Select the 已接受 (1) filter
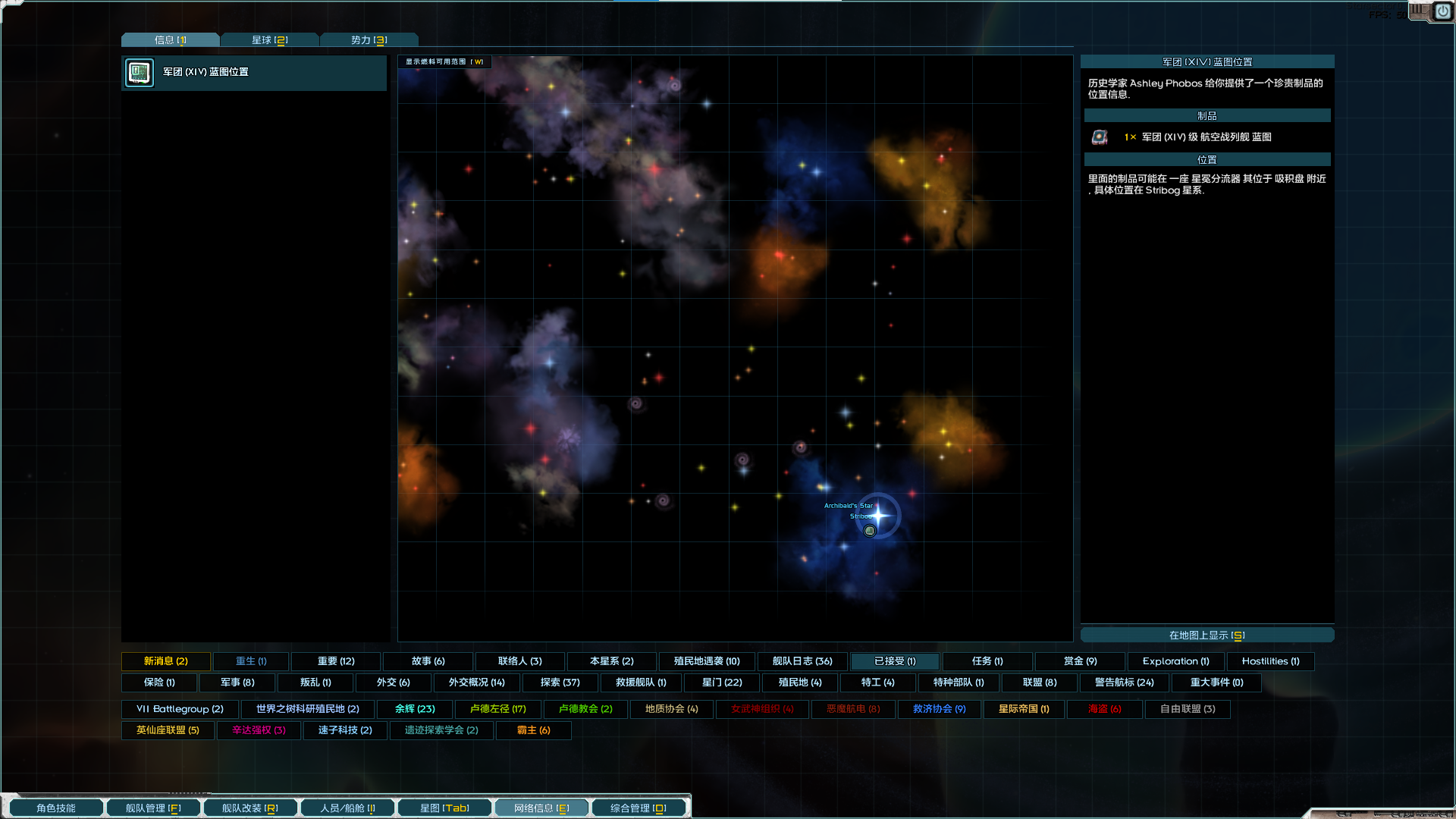The image size is (1456, 819). click(x=895, y=661)
